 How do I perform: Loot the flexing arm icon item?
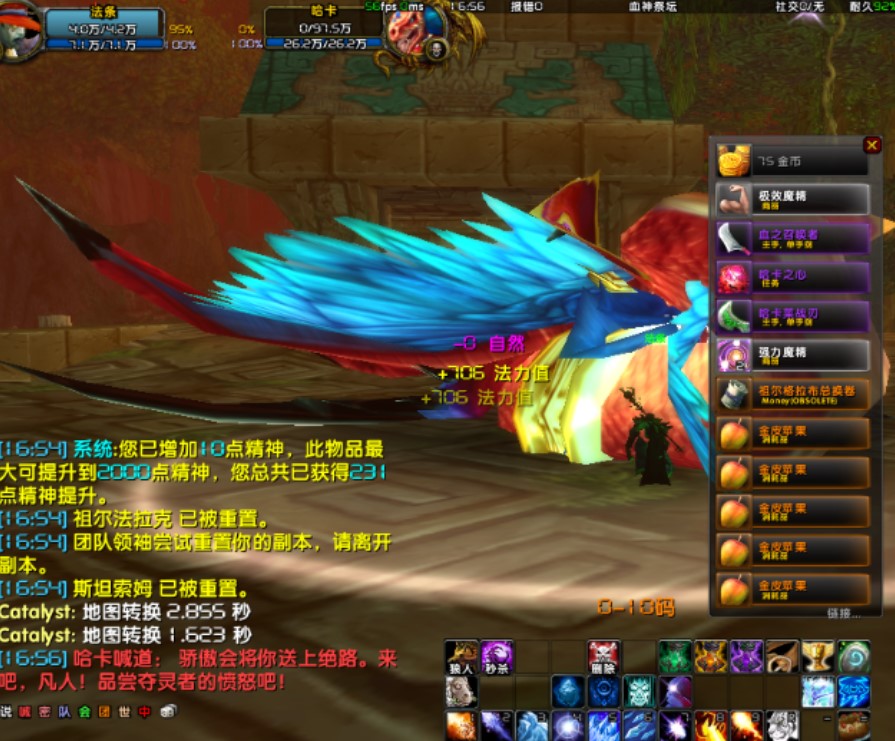tap(733, 199)
